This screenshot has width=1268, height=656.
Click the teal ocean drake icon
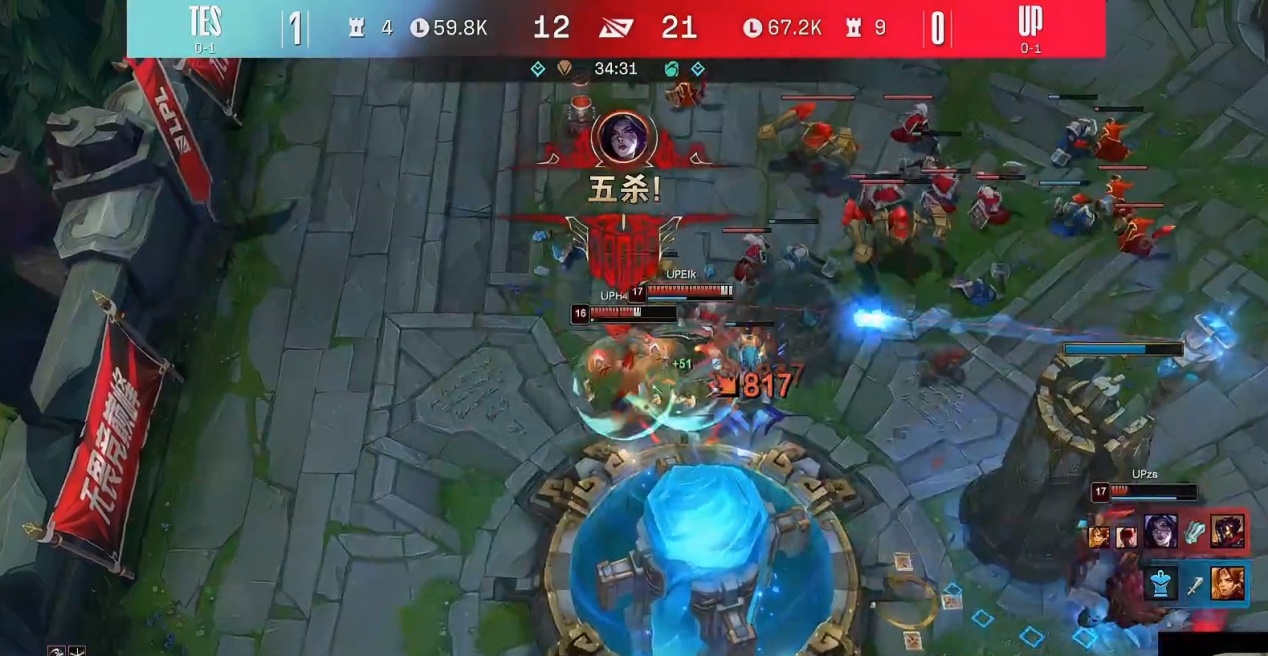click(671, 69)
